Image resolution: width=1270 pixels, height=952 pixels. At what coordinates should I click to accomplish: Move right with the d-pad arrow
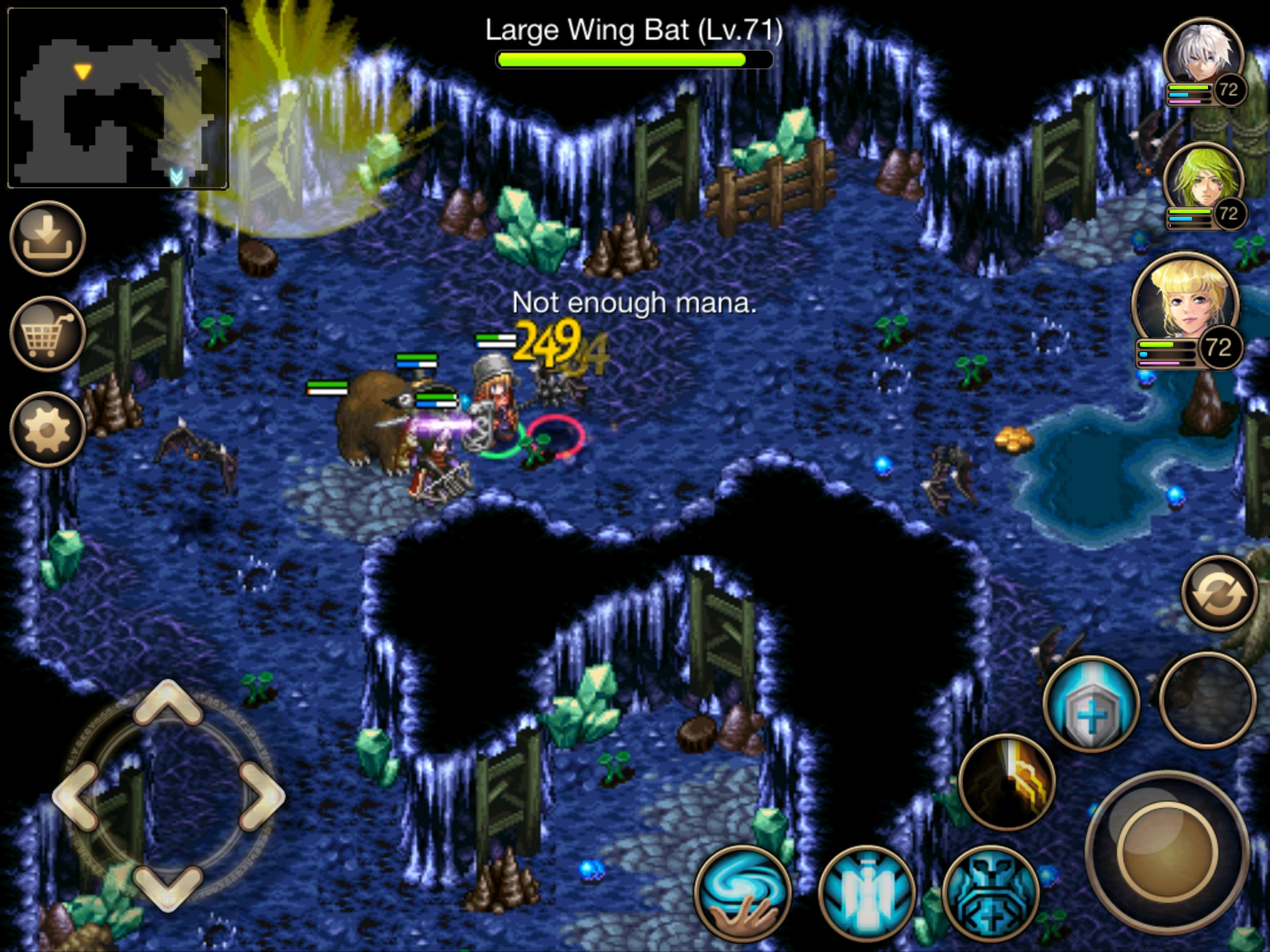(262, 796)
